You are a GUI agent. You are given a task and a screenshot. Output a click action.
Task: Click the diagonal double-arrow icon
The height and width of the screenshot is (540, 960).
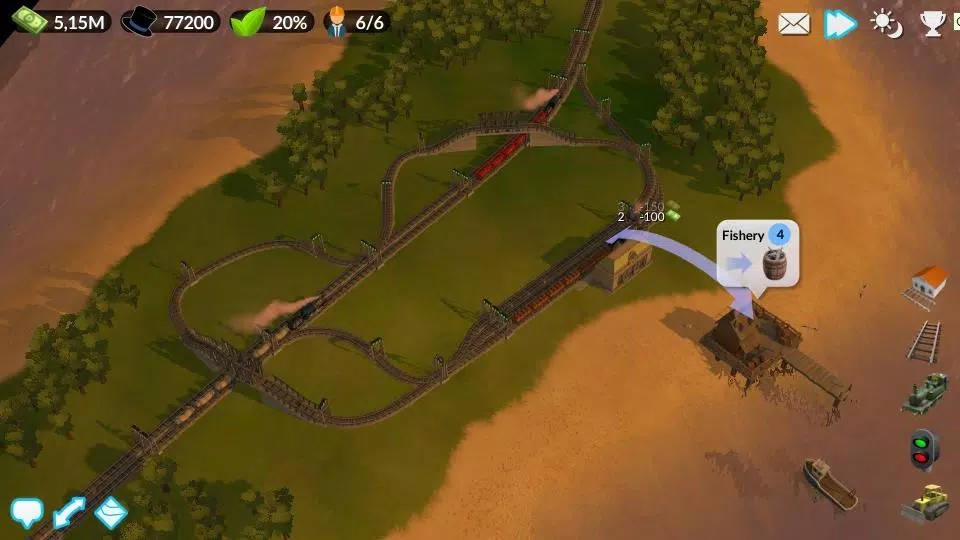pyautogui.click(x=69, y=513)
